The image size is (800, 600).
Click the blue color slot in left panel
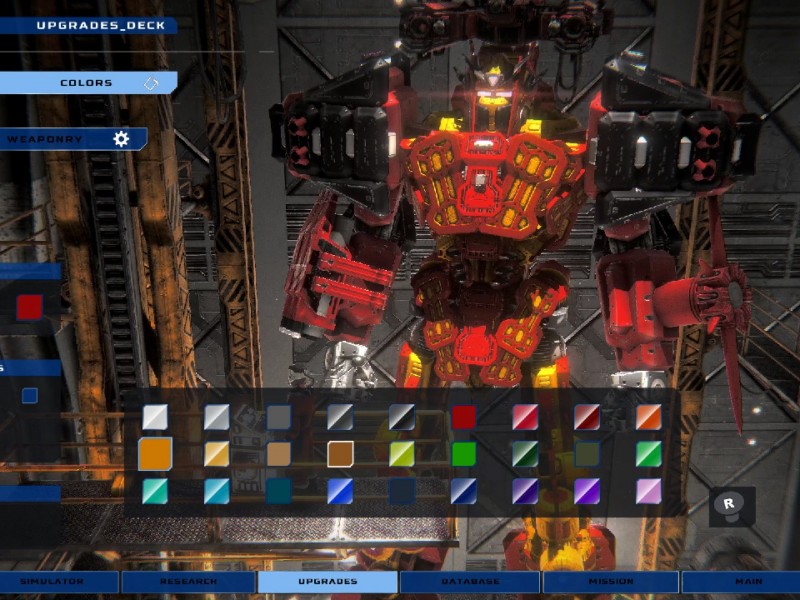click(x=30, y=395)
